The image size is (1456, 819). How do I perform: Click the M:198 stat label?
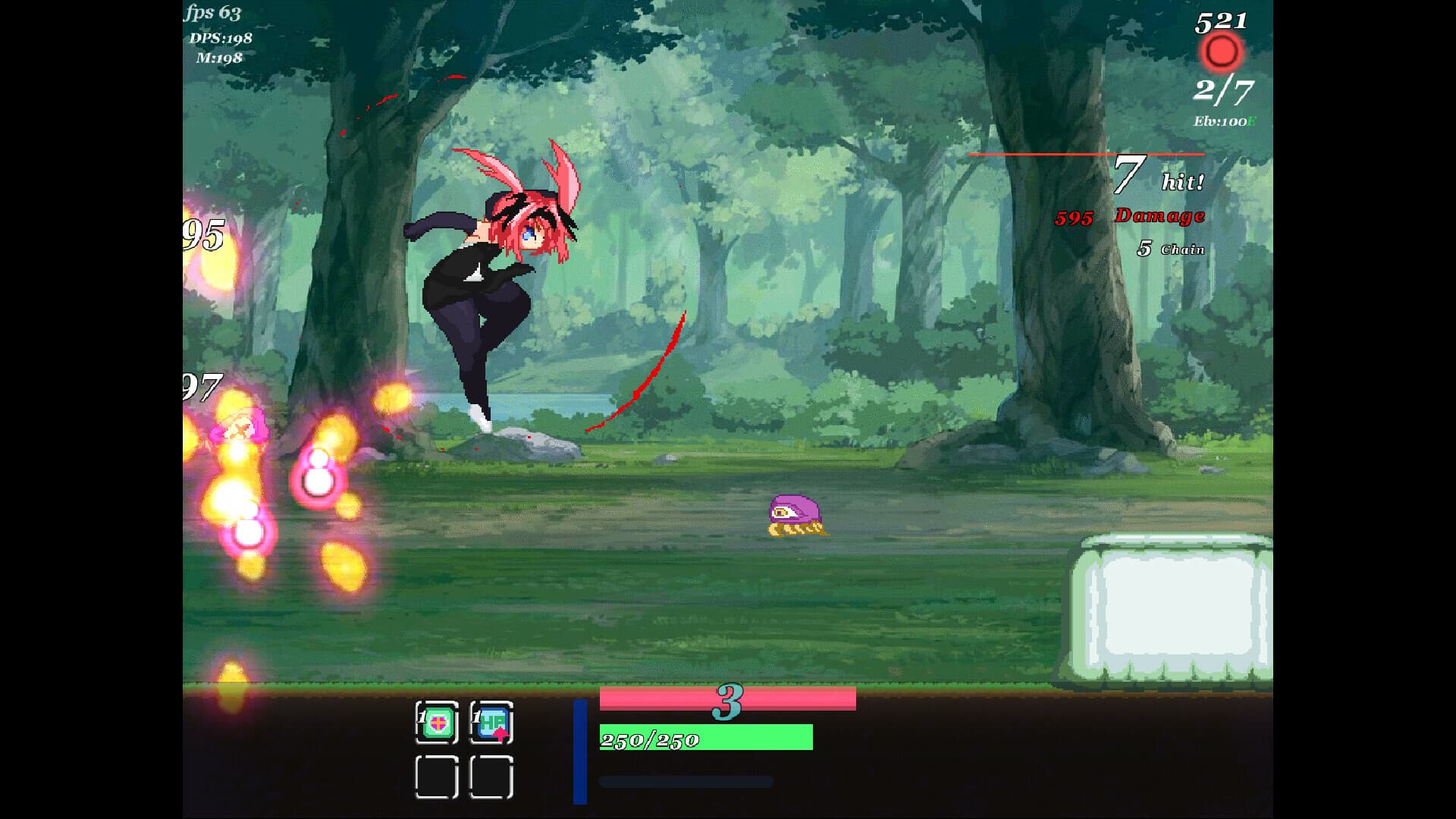tap(219, 57)
